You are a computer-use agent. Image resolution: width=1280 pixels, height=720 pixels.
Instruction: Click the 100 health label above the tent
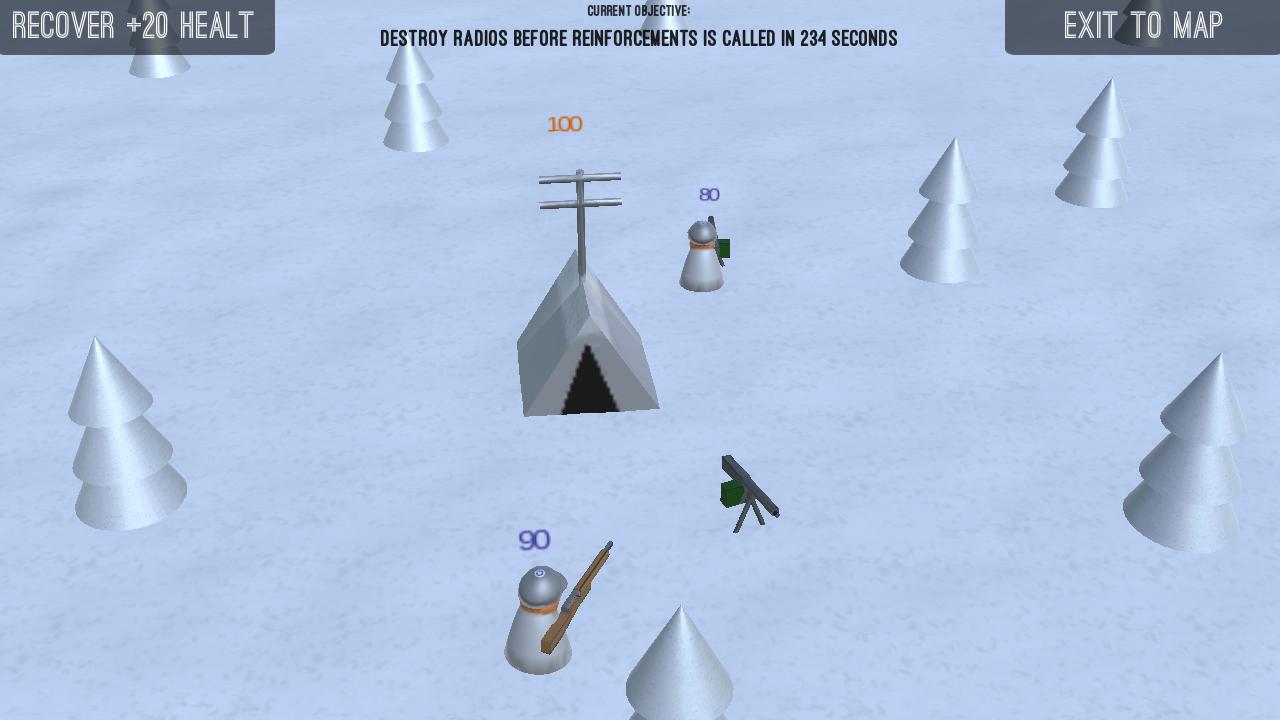click(x=564, y=124)
